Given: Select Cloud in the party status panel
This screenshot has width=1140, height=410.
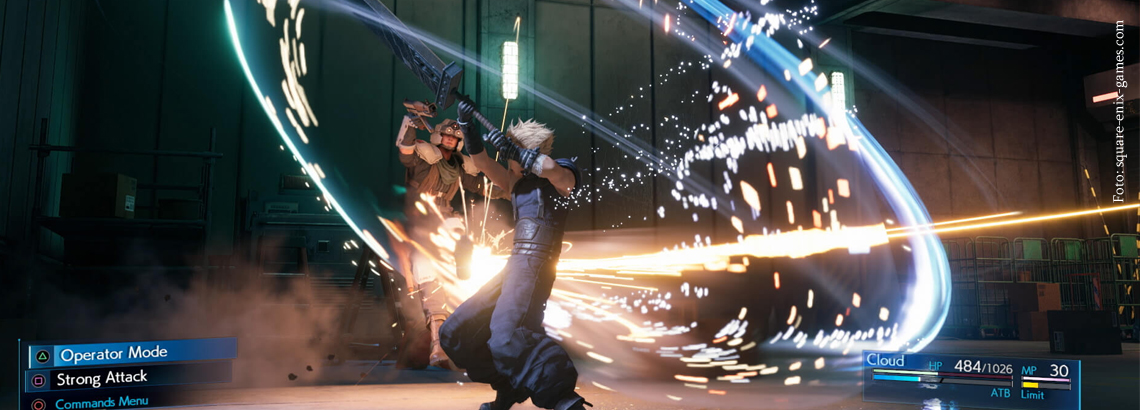Looking at the screenshot, I should (x=886, y=361).
